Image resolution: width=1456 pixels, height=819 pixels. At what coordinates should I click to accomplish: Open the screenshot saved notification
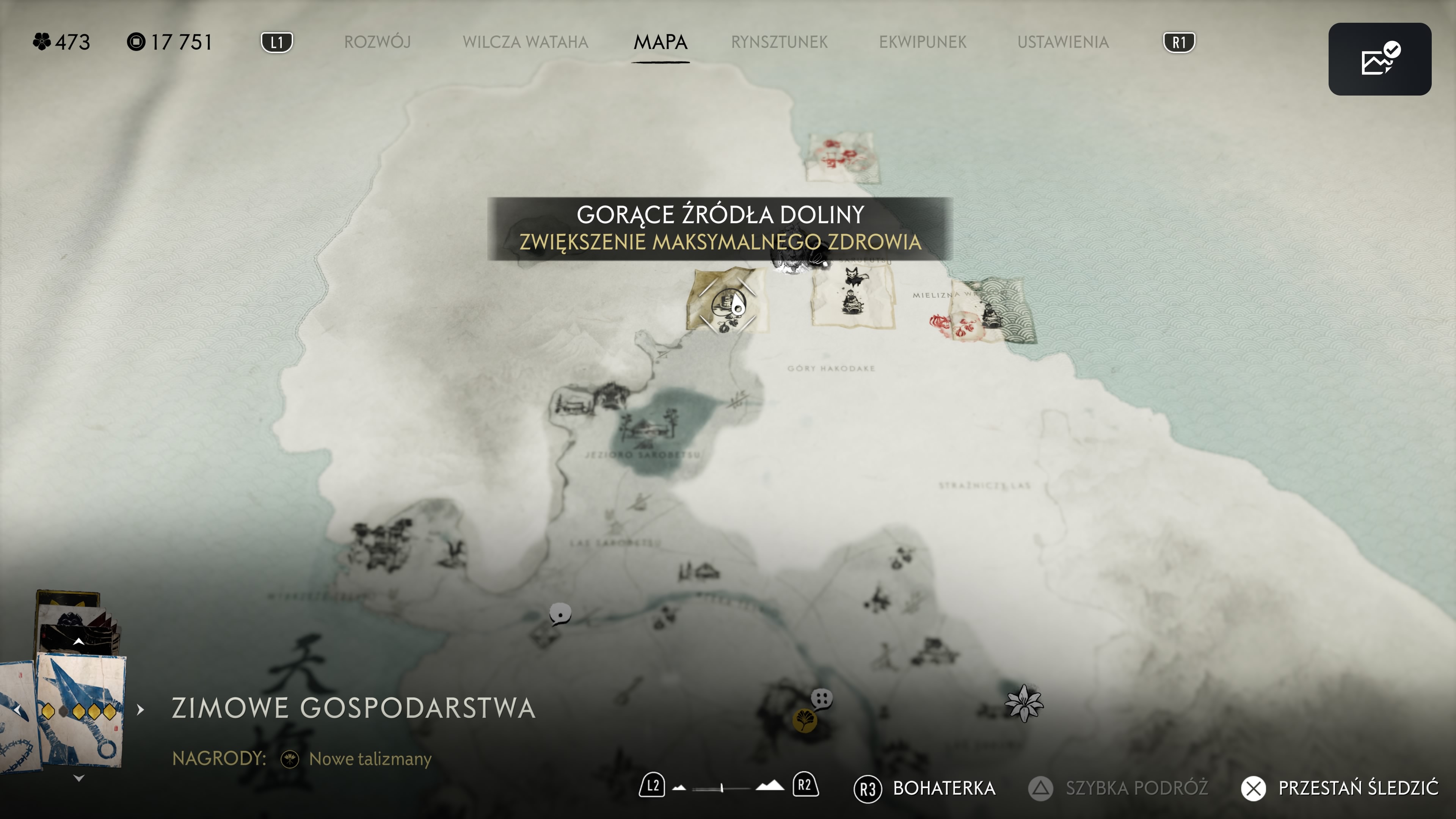[1379, 59]
